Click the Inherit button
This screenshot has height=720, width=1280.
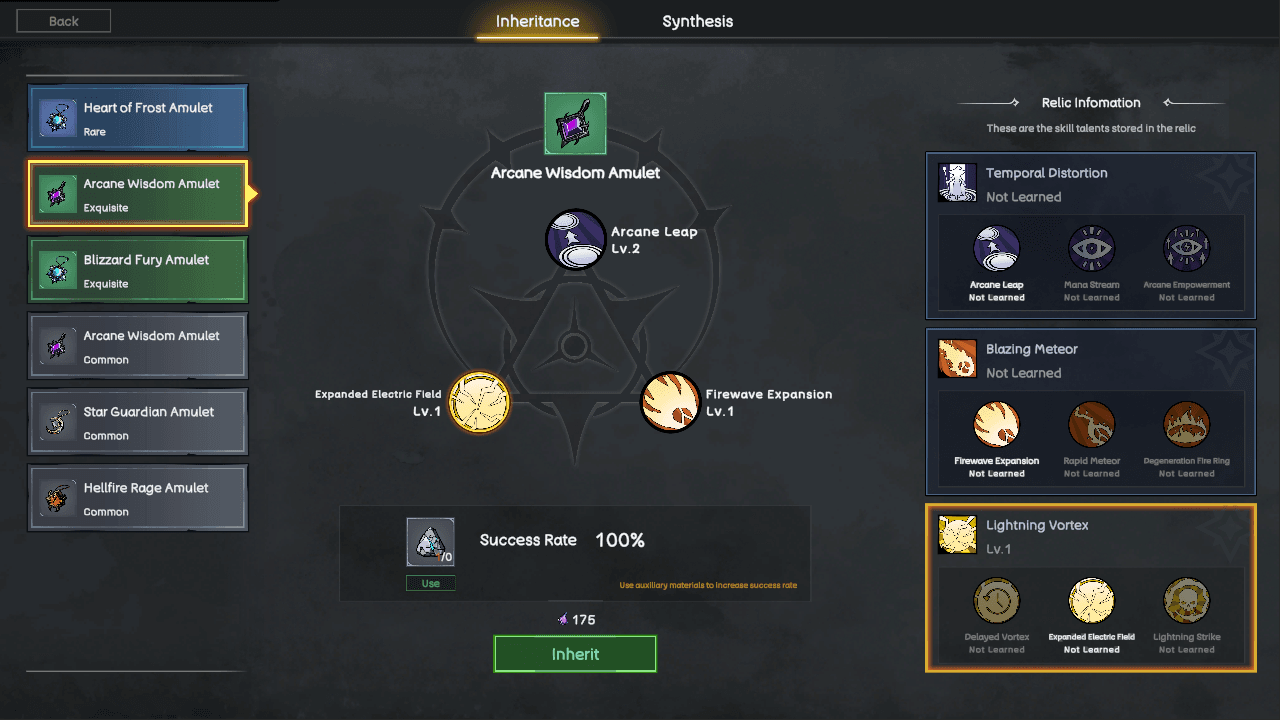(575, 653)
